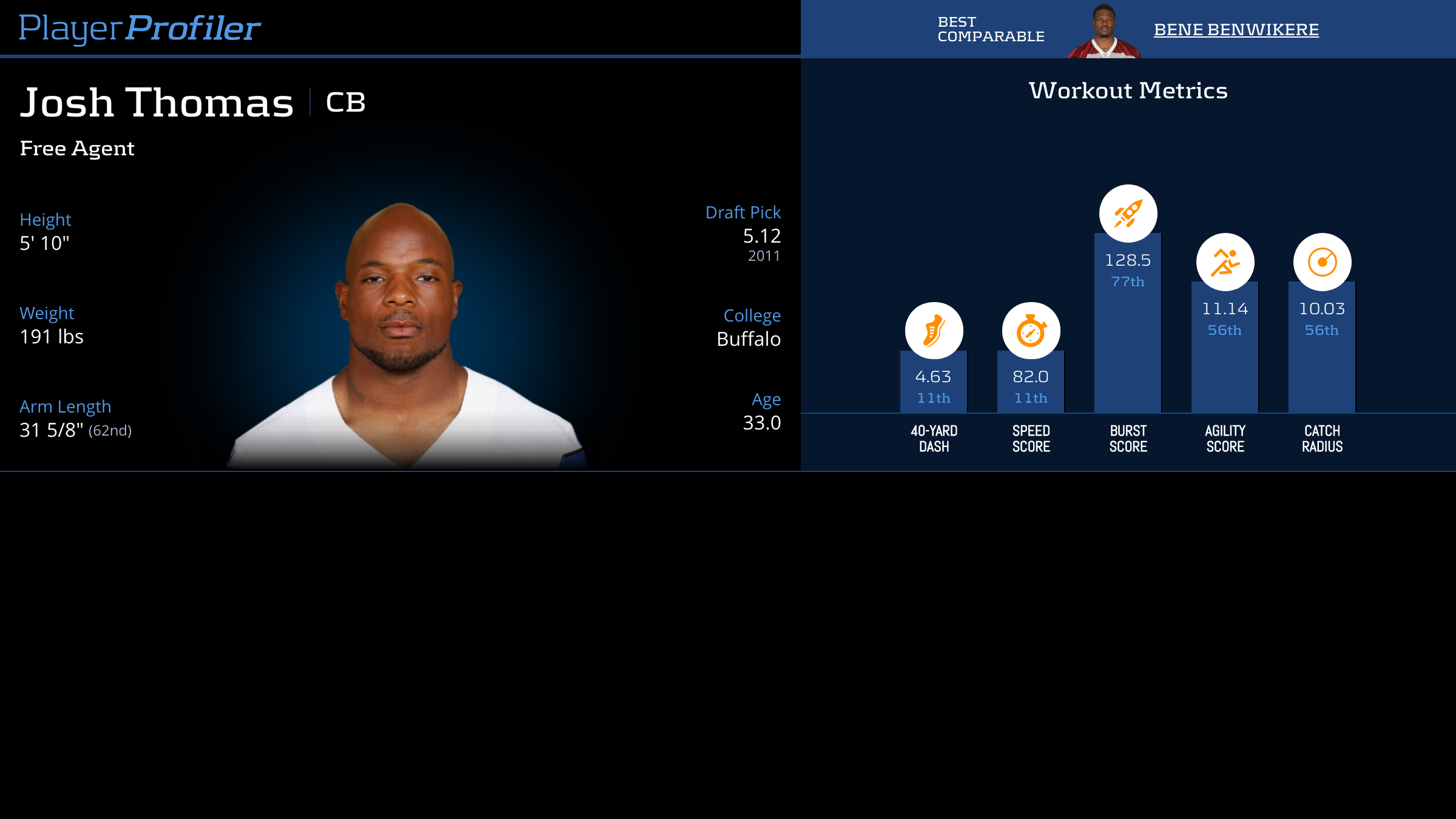
Task: Select the best comparable player headshot
Action: pyautogui.click(x=1104, y=32)
